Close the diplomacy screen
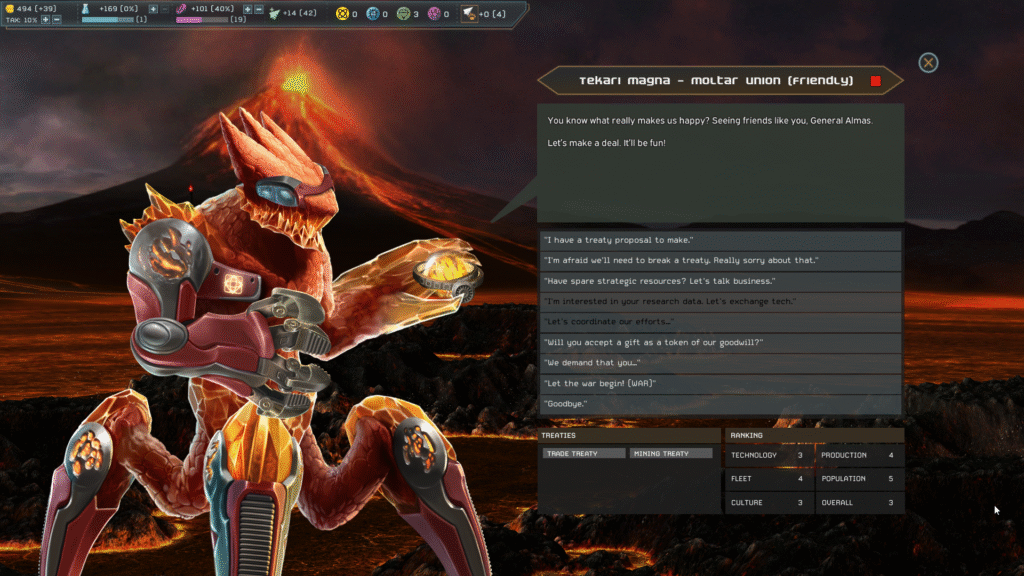Screen dimensions: 1024x576 [x=928, y=63]
